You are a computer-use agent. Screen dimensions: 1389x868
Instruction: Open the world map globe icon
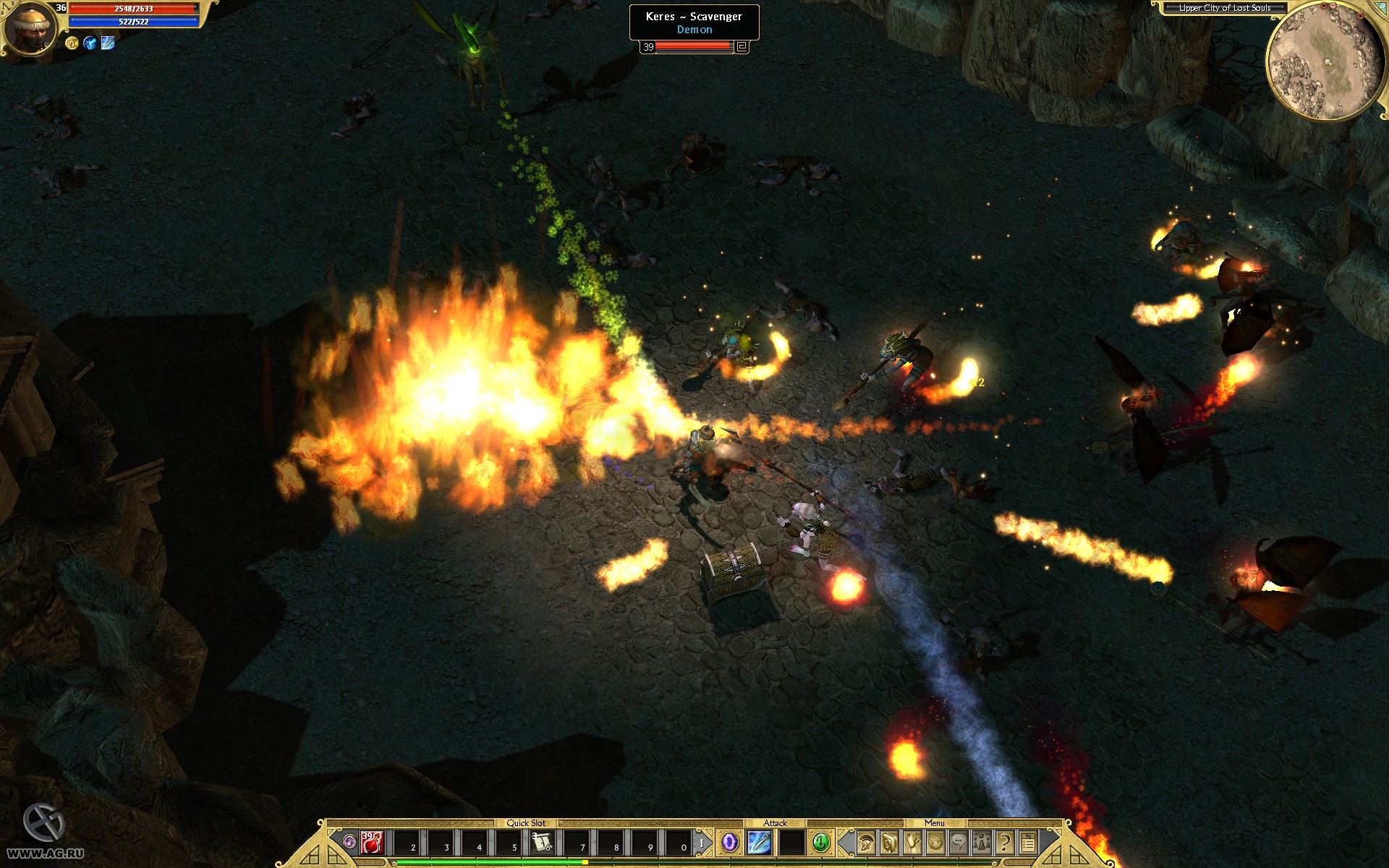[x=935, y=843]
